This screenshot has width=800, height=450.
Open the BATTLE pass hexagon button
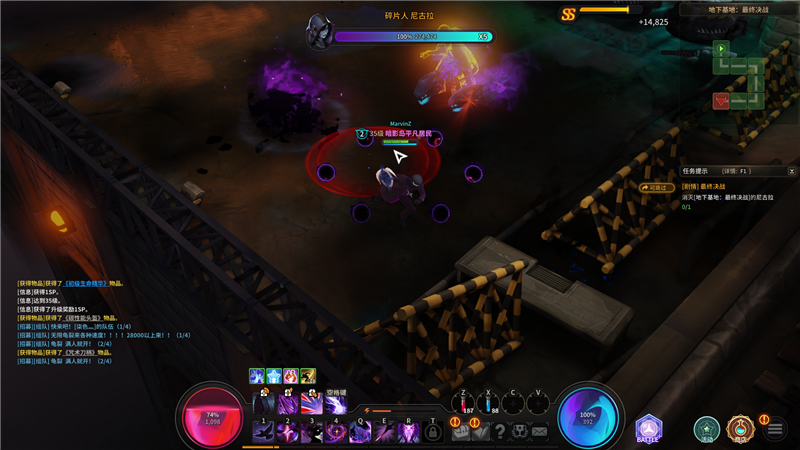pos(649,430)
